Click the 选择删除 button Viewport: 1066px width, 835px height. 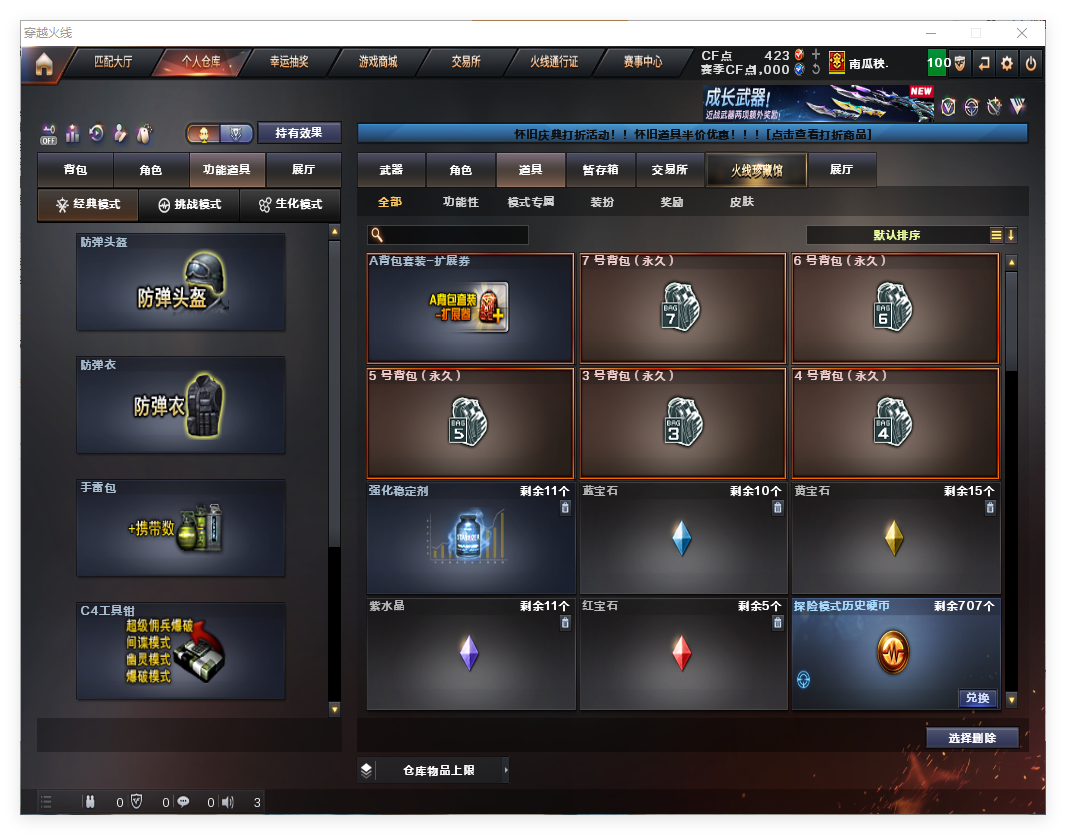972,738
